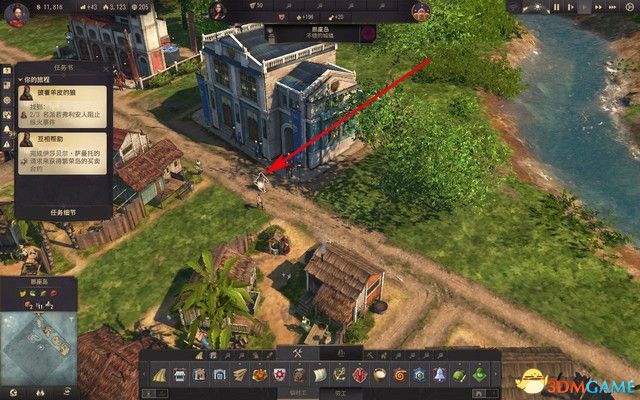
Task: Open the player portrait in the top-left corner
Action: pos(16,15)
